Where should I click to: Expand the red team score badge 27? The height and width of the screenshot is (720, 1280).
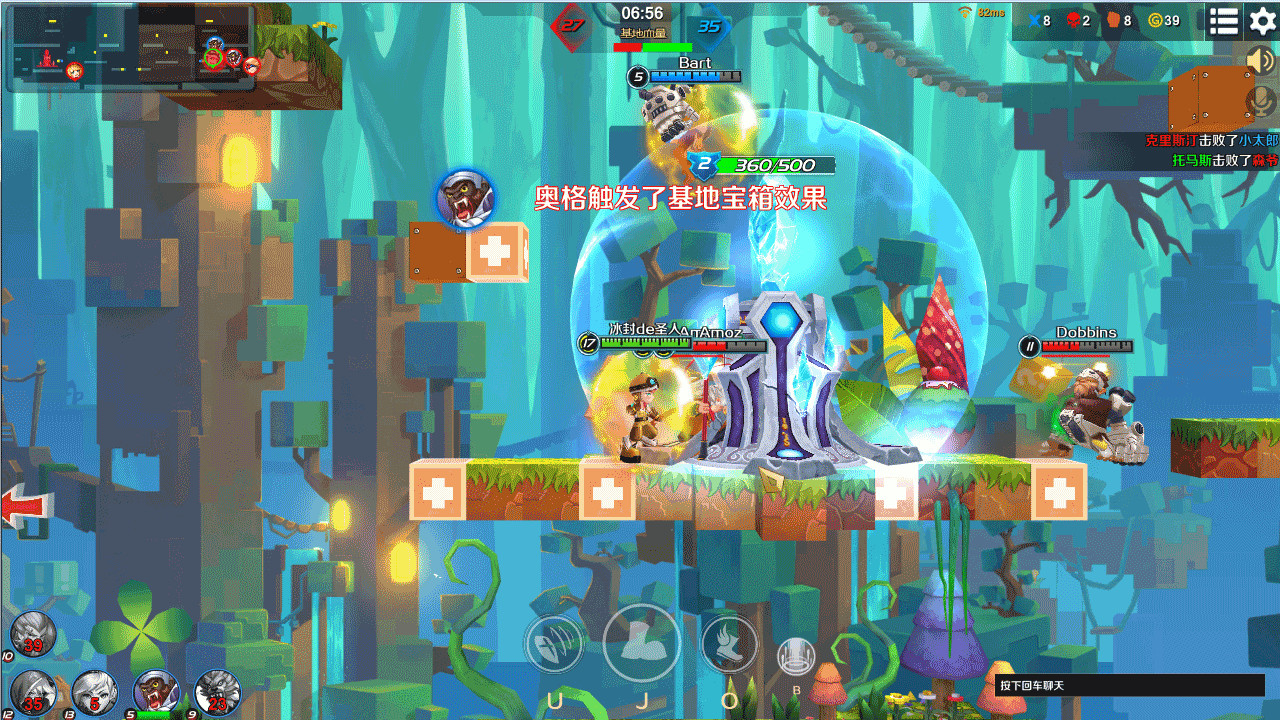tap(570, 27)
